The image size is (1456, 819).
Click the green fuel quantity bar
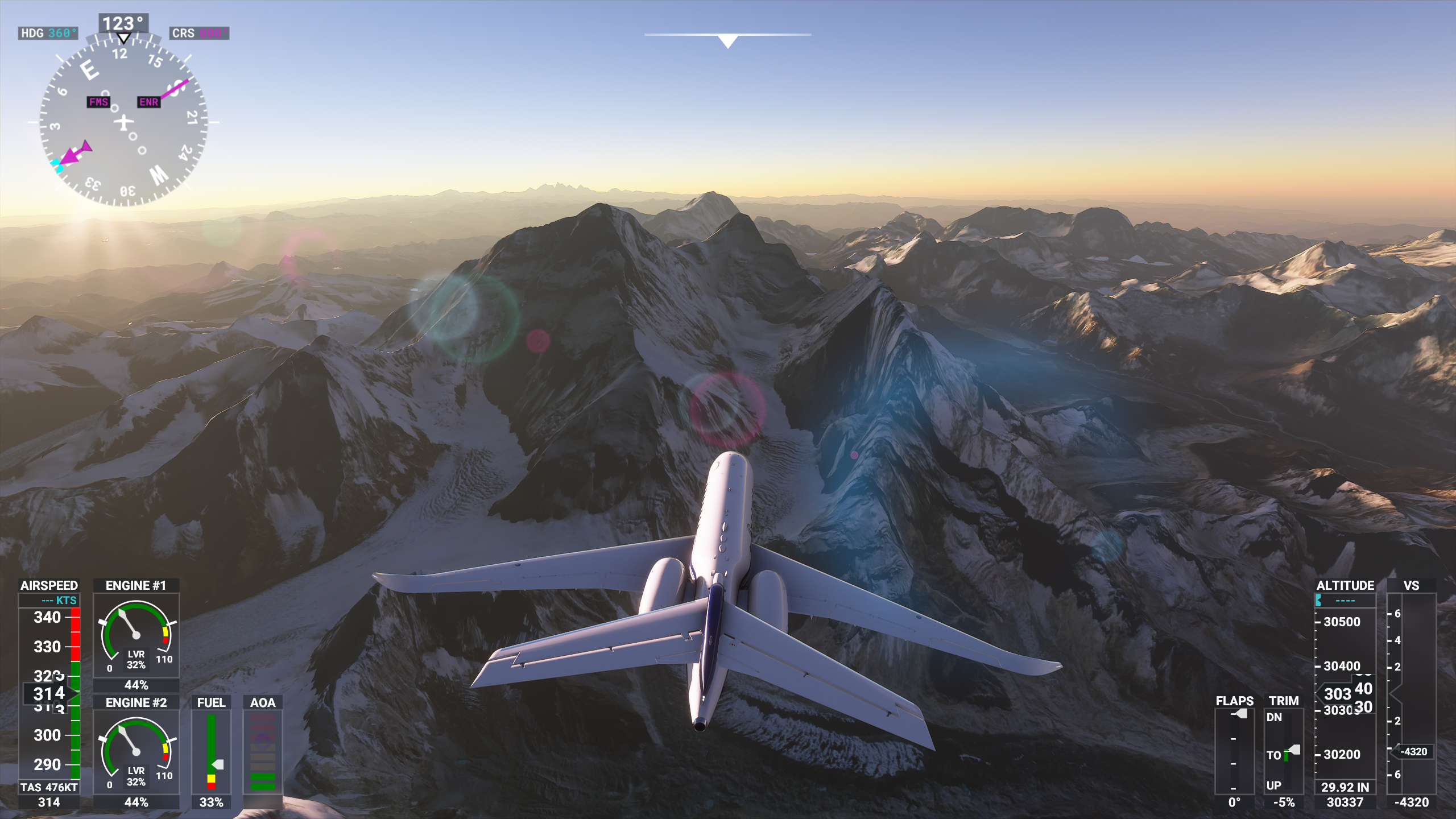coord(210,745)
